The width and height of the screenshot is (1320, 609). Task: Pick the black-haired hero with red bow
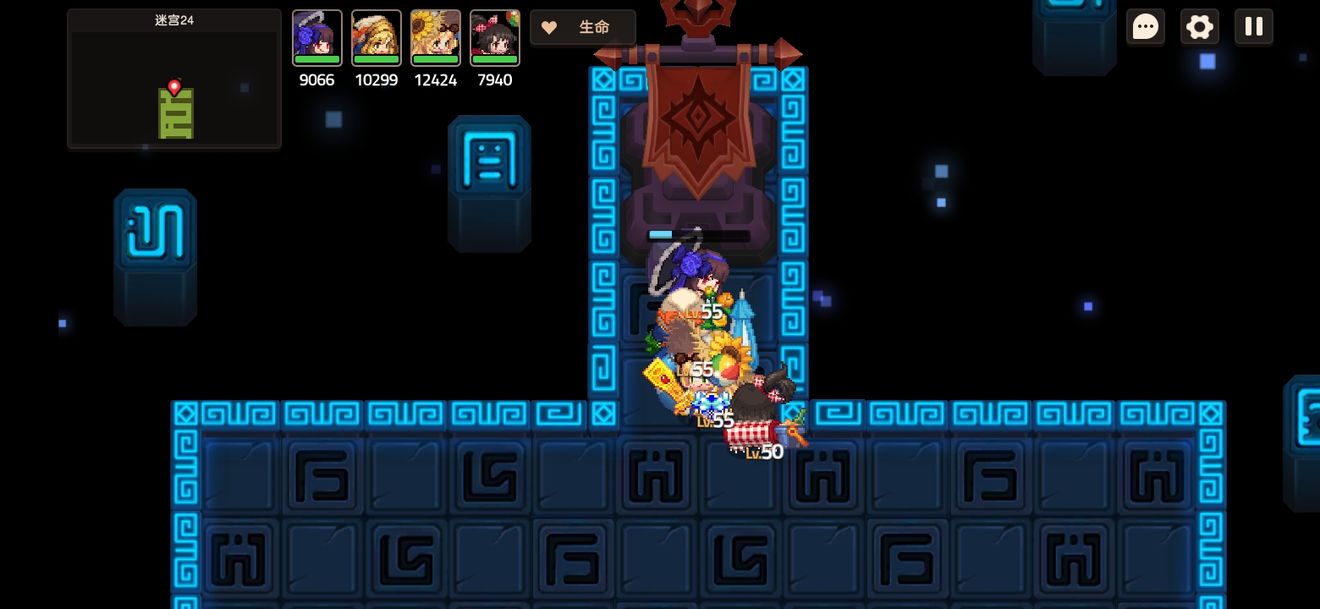click(x=495, y=38)
